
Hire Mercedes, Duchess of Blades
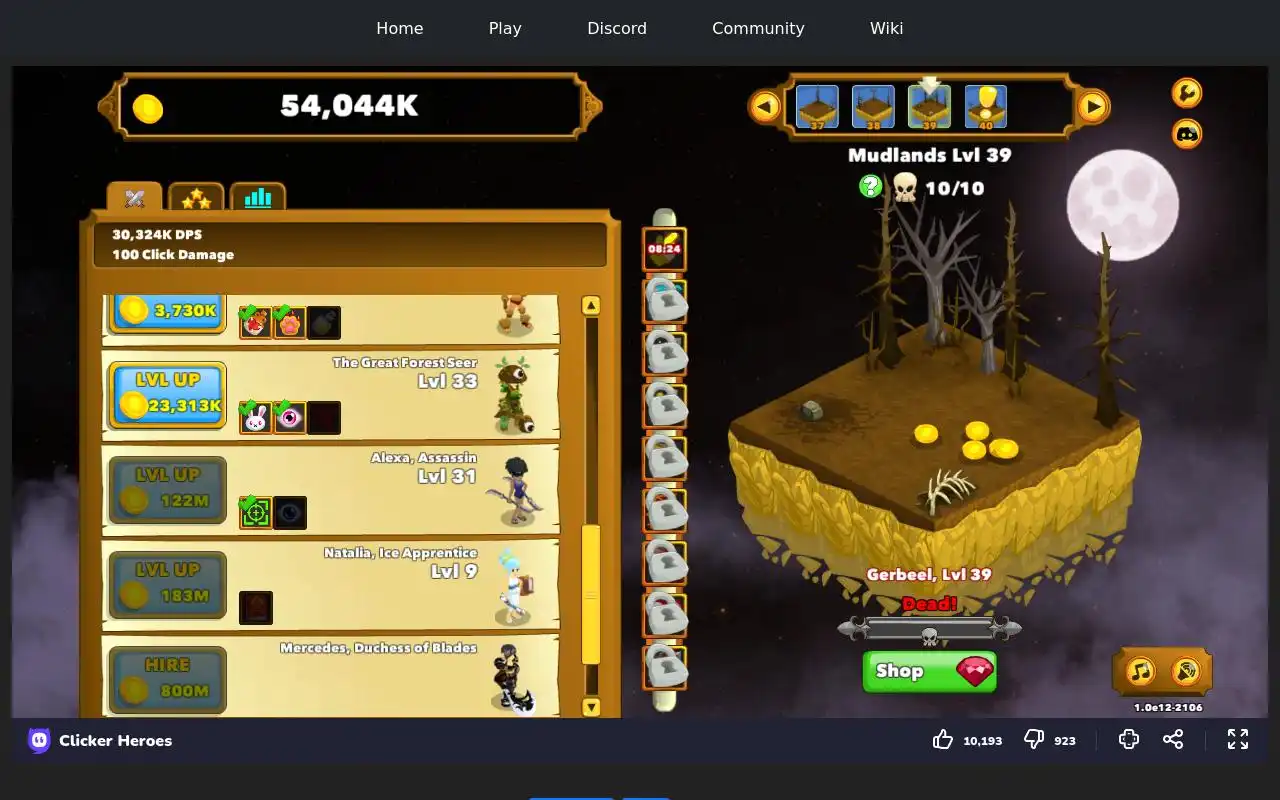click(x=167, y=679)
